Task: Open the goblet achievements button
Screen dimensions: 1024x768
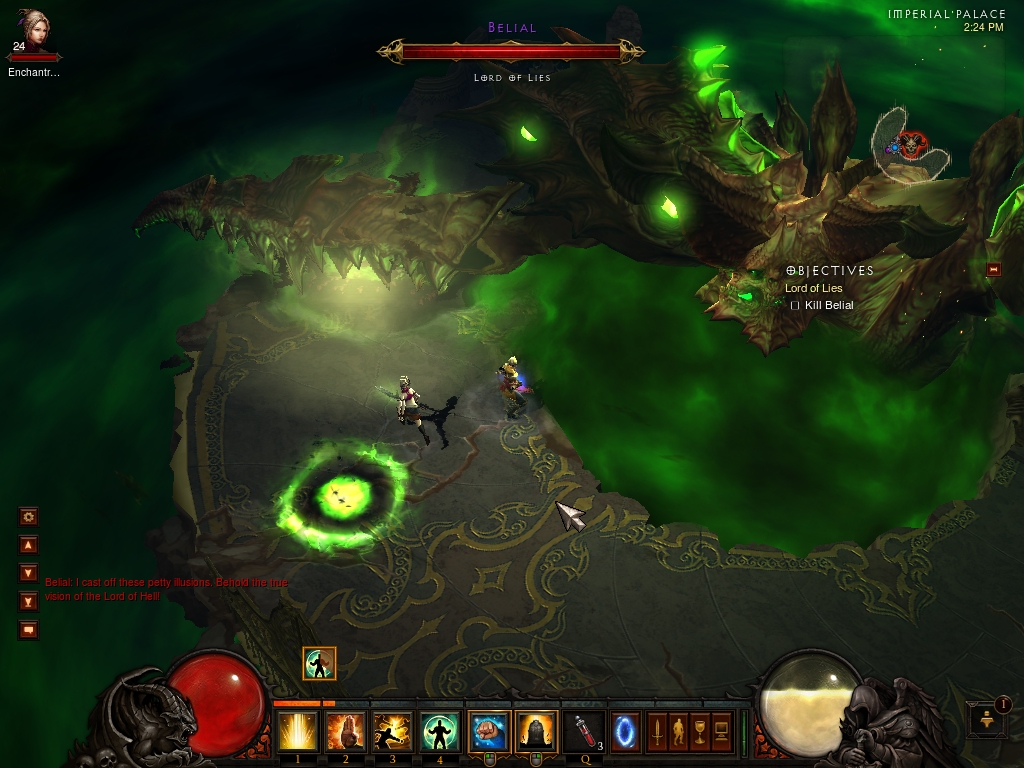Action: pos(699,731)
